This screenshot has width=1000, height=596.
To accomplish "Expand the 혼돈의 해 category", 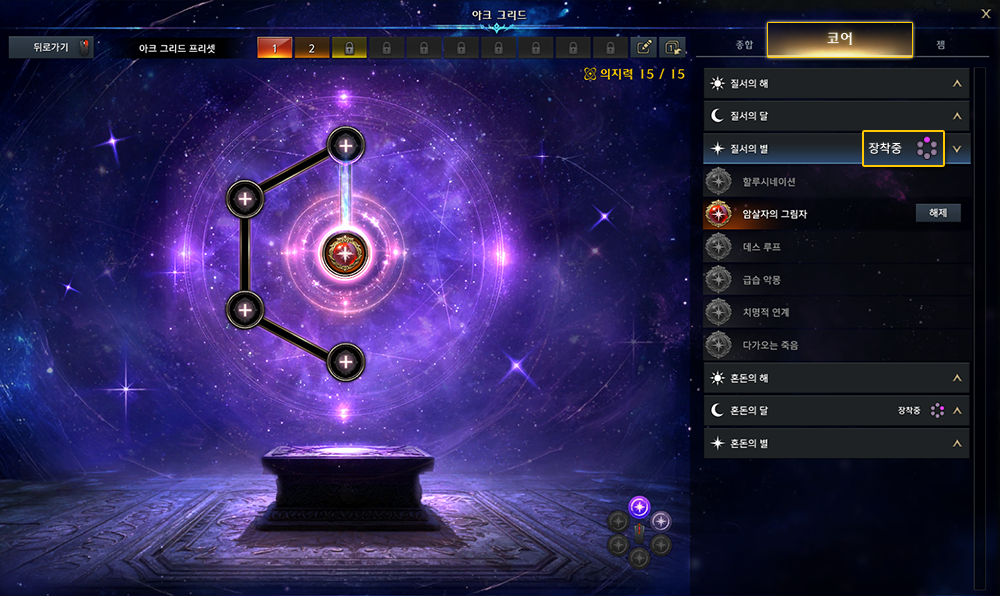I will (836, 378).
